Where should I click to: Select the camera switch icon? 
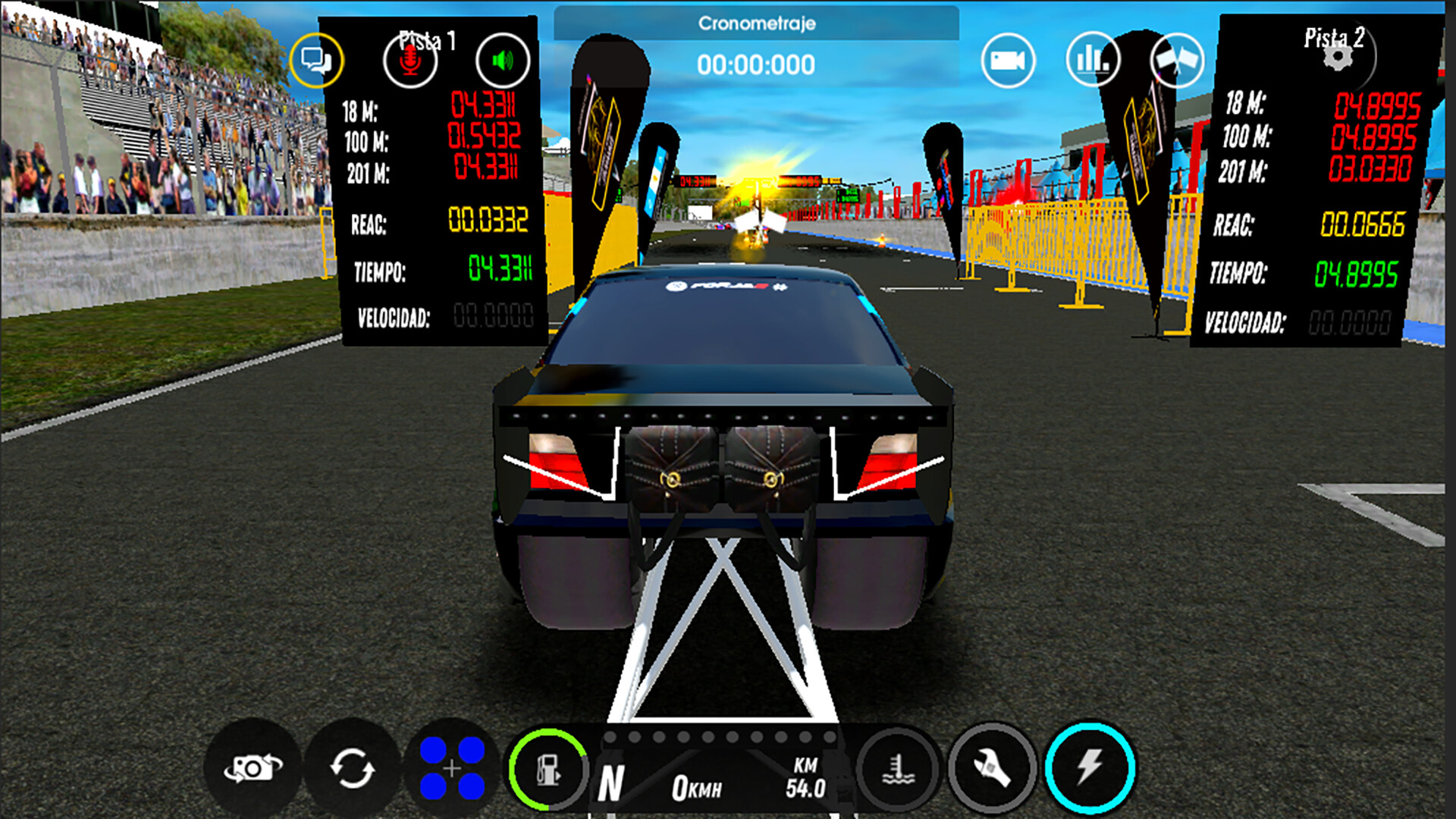click(x=254, y=770)
